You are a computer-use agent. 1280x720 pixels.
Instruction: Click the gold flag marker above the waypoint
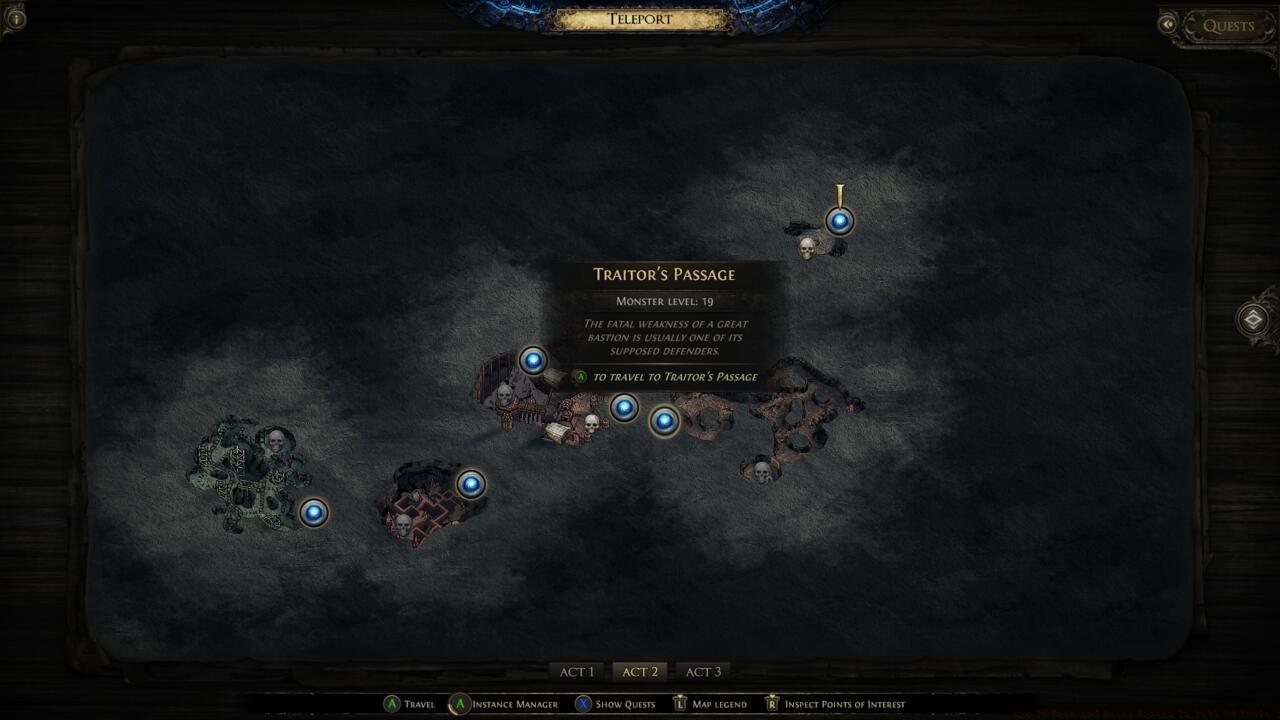[840, 190]
